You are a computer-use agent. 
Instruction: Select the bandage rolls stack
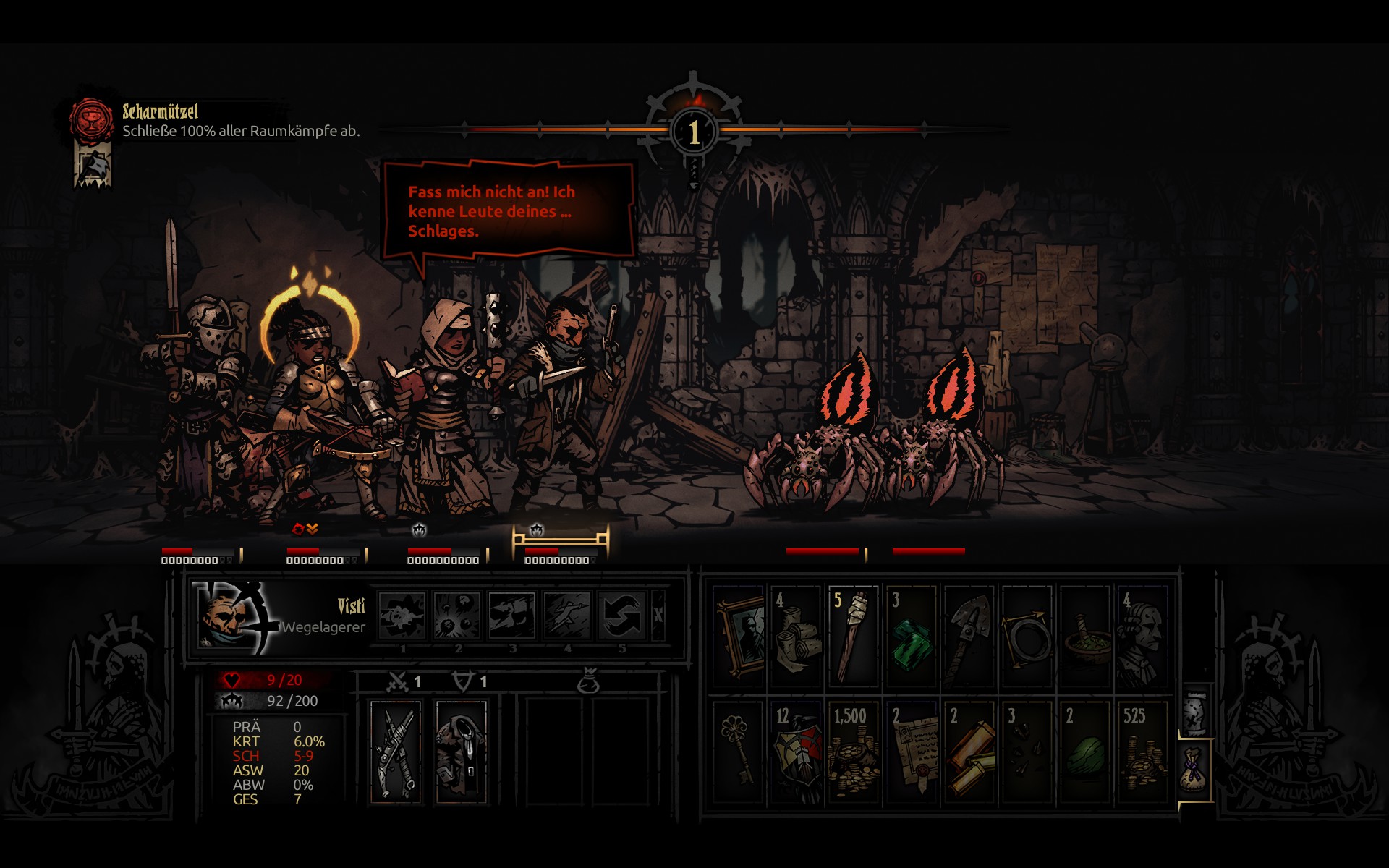click(x=795, y=637)
